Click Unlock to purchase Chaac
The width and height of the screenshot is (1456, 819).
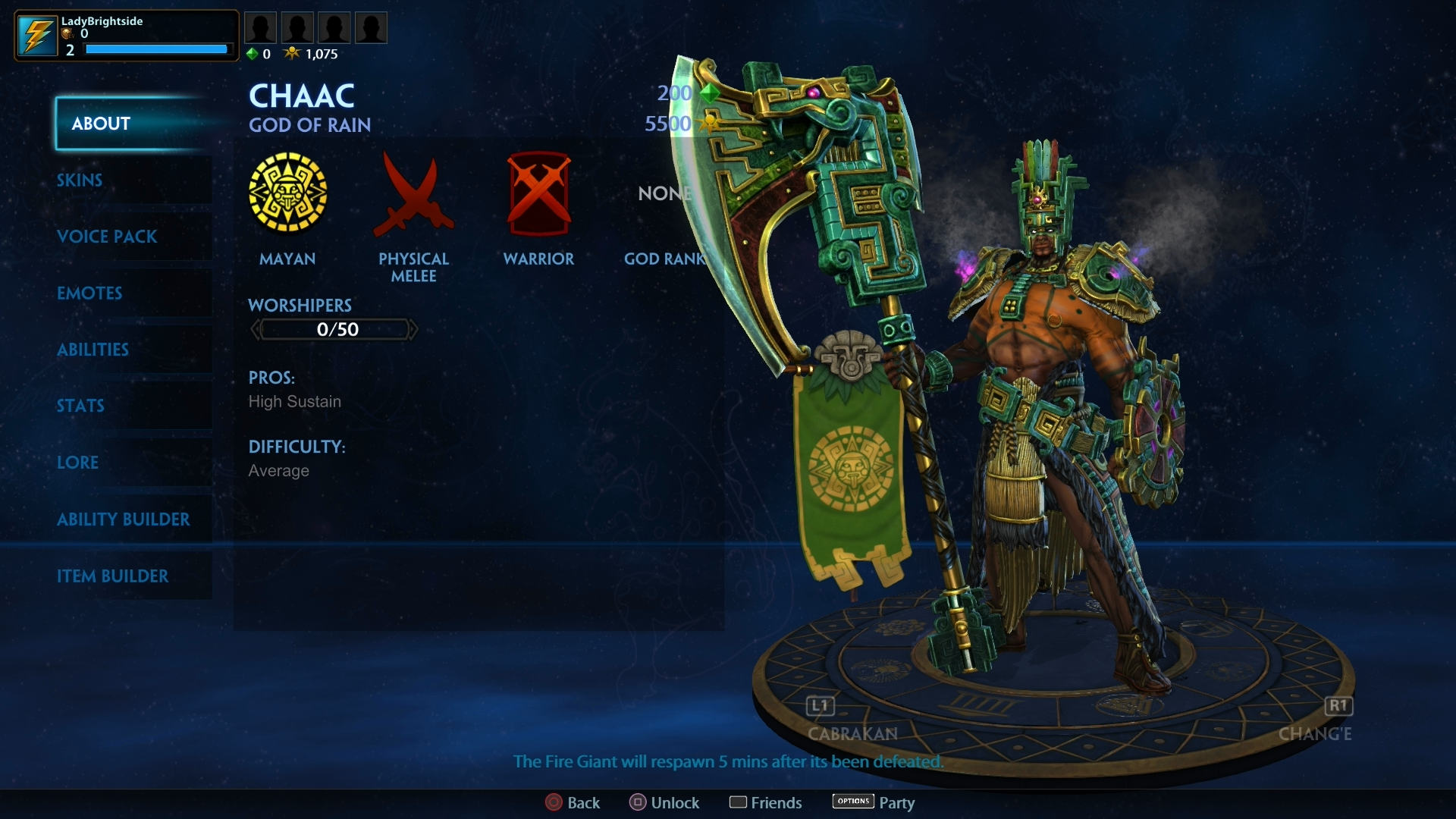(x=664, y=802)
